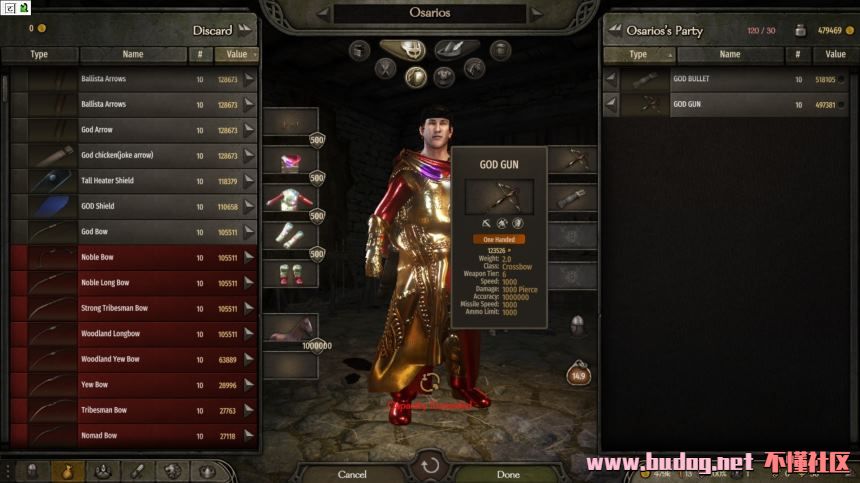Select the gold money pouch filter tab
This screenshot has height=483, width=860.
coord(68,470)
